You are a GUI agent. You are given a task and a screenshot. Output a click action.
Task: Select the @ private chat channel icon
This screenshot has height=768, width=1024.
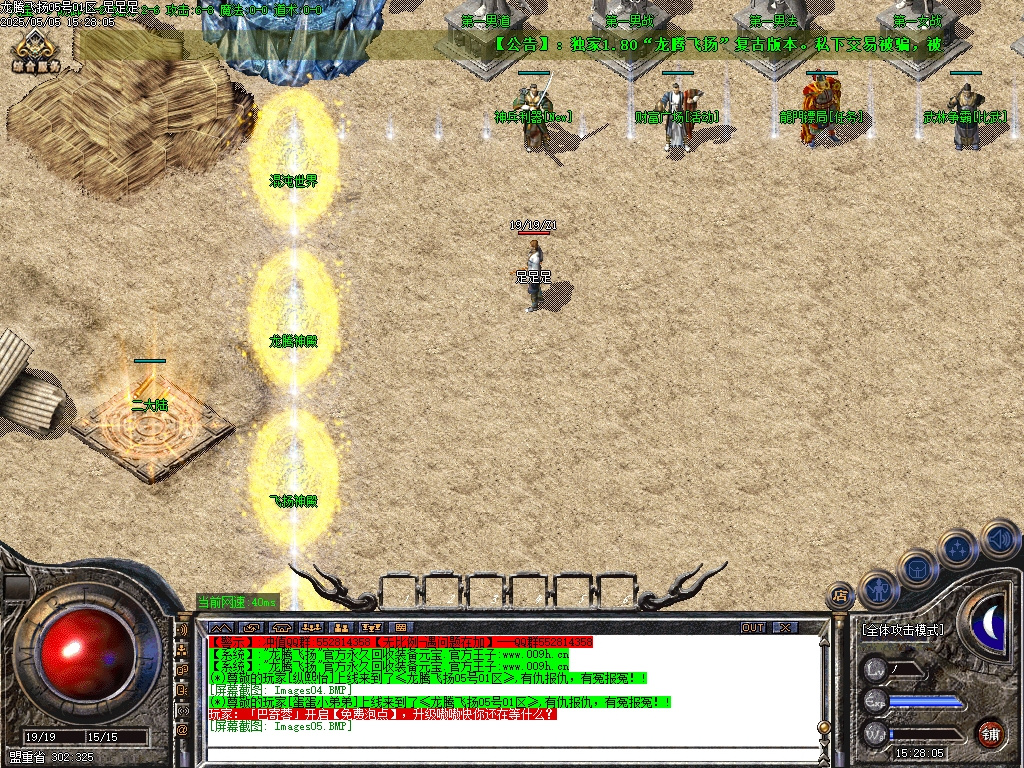click(182, 731)
